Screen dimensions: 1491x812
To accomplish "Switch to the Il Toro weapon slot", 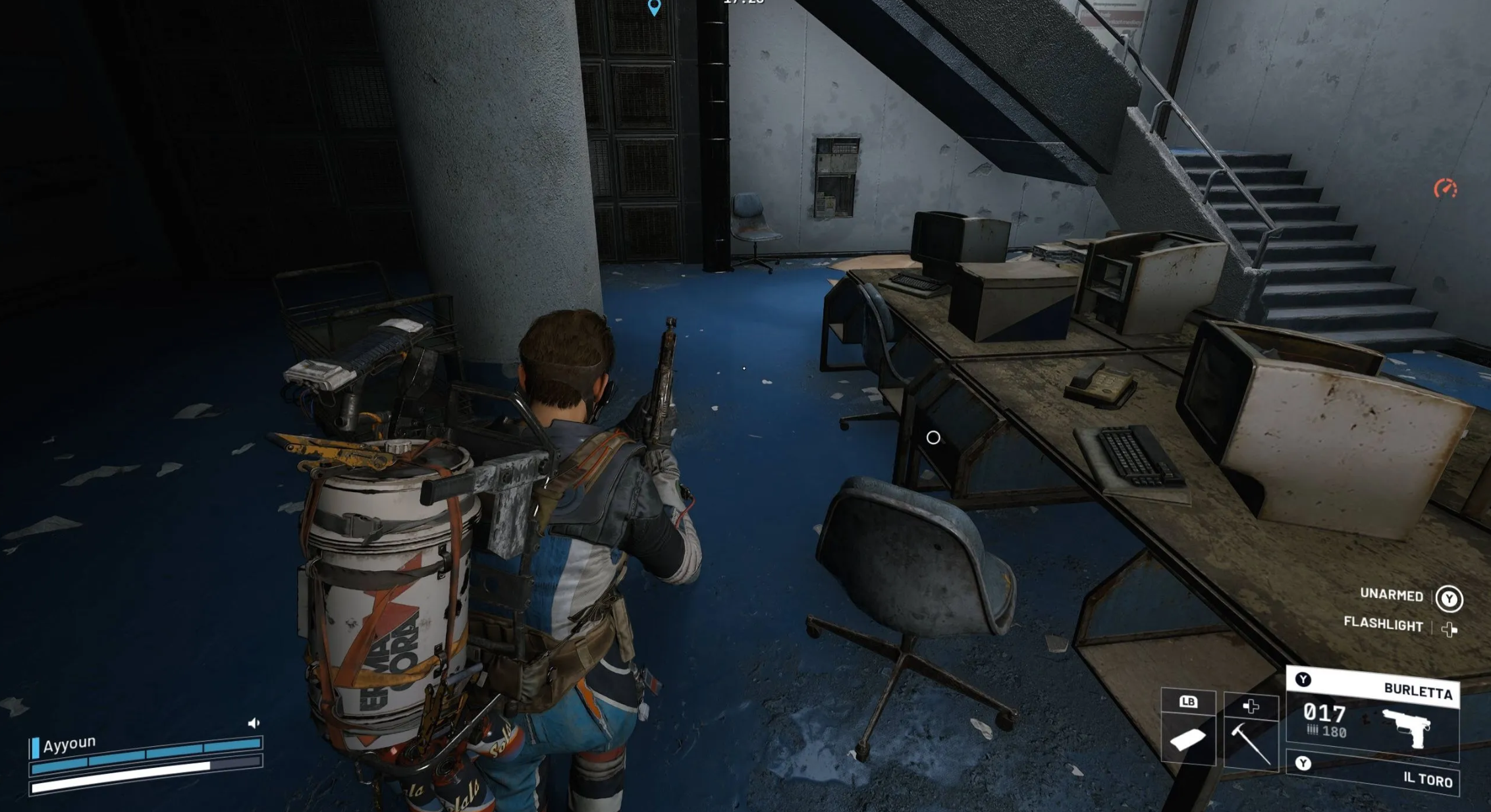I will [x=1372, y=773].
